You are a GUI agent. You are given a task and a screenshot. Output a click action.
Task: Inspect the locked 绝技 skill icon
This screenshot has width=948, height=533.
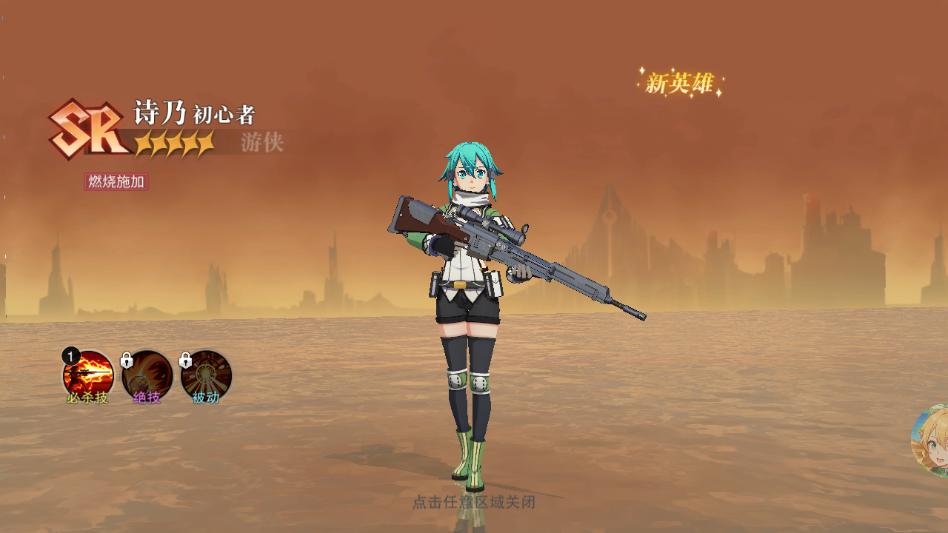[x=147, y=375]
